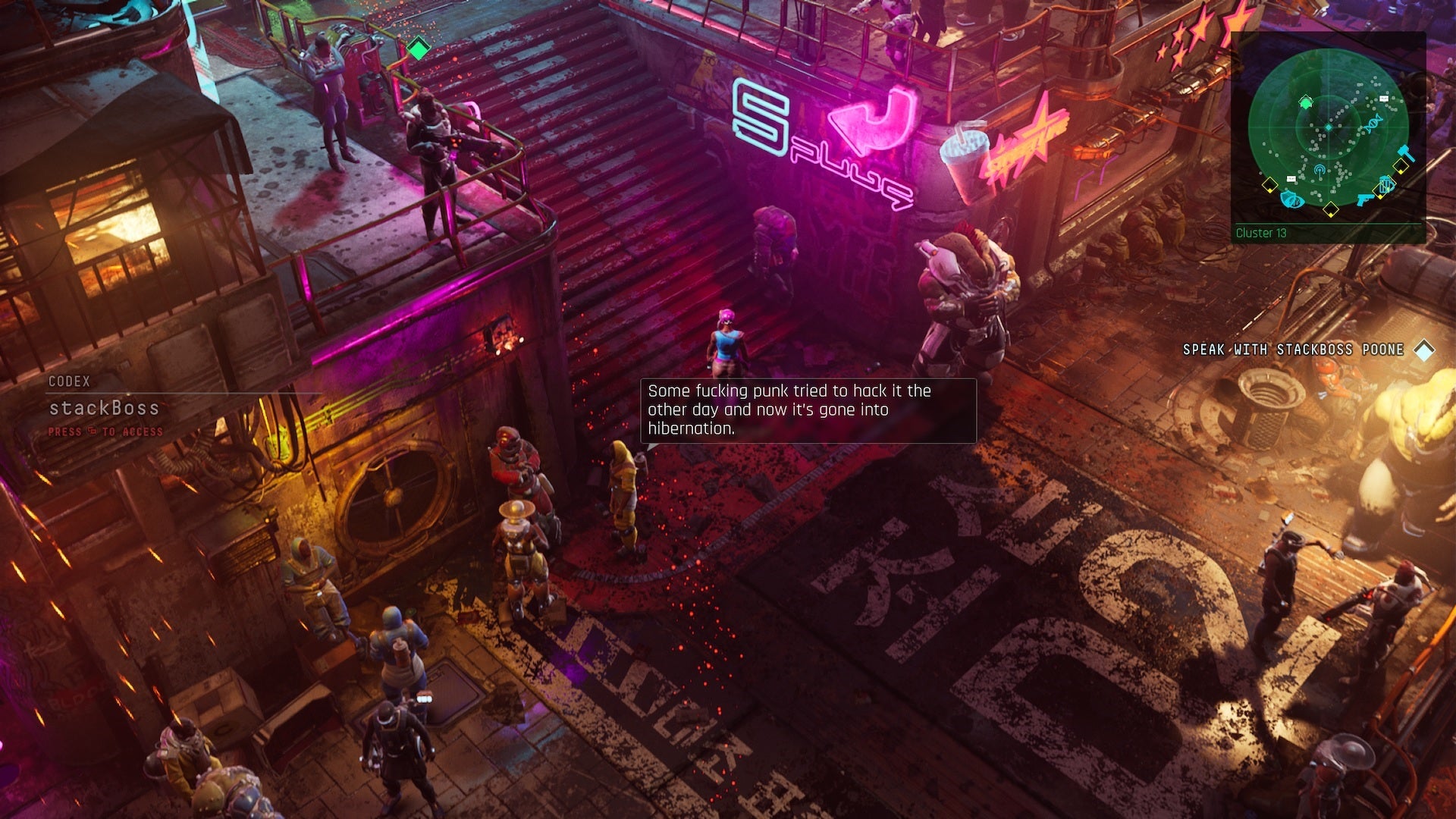
Task: Select the eye augmentation vendor icon on the minimap
Action: [x=1292, y=200]
